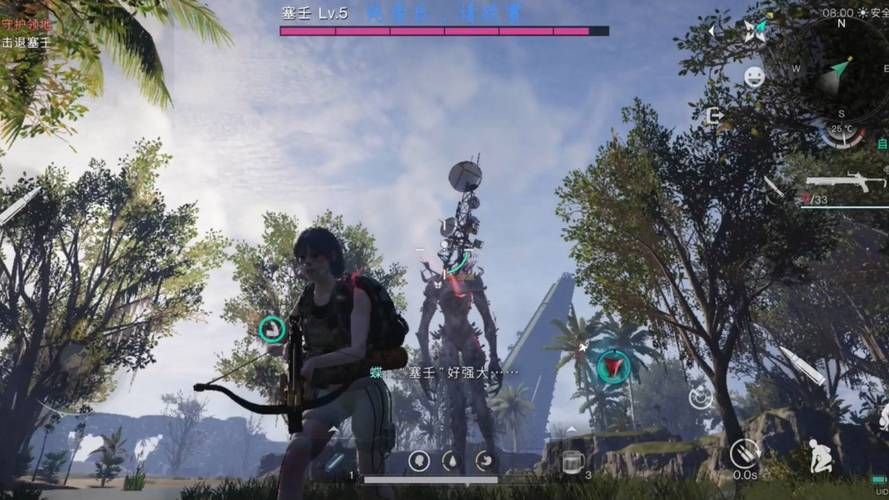Select the rifle weapon slot
Viewport: 889px width, 500px height.
[845, 182]
